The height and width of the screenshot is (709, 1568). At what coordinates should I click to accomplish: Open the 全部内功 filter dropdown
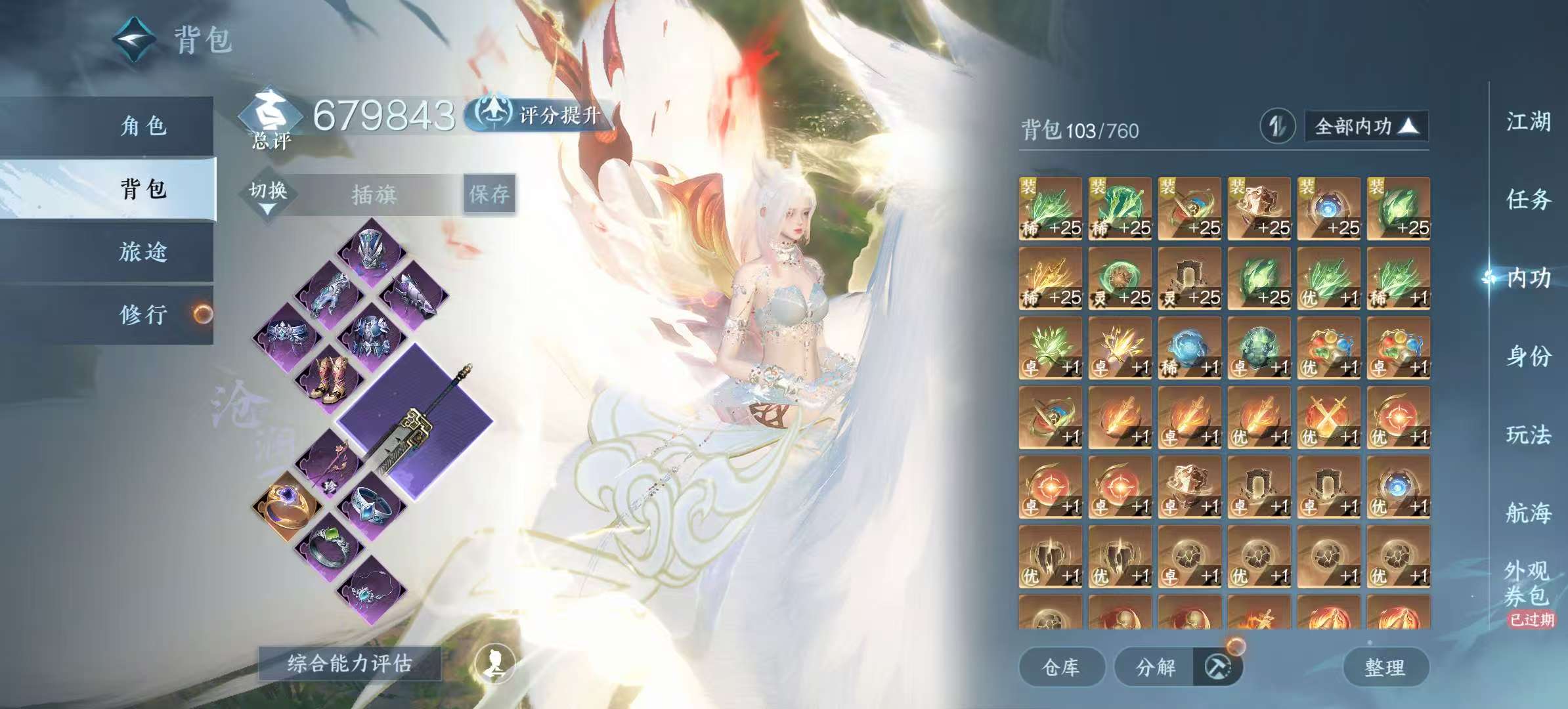click(x=1366, y=126)
